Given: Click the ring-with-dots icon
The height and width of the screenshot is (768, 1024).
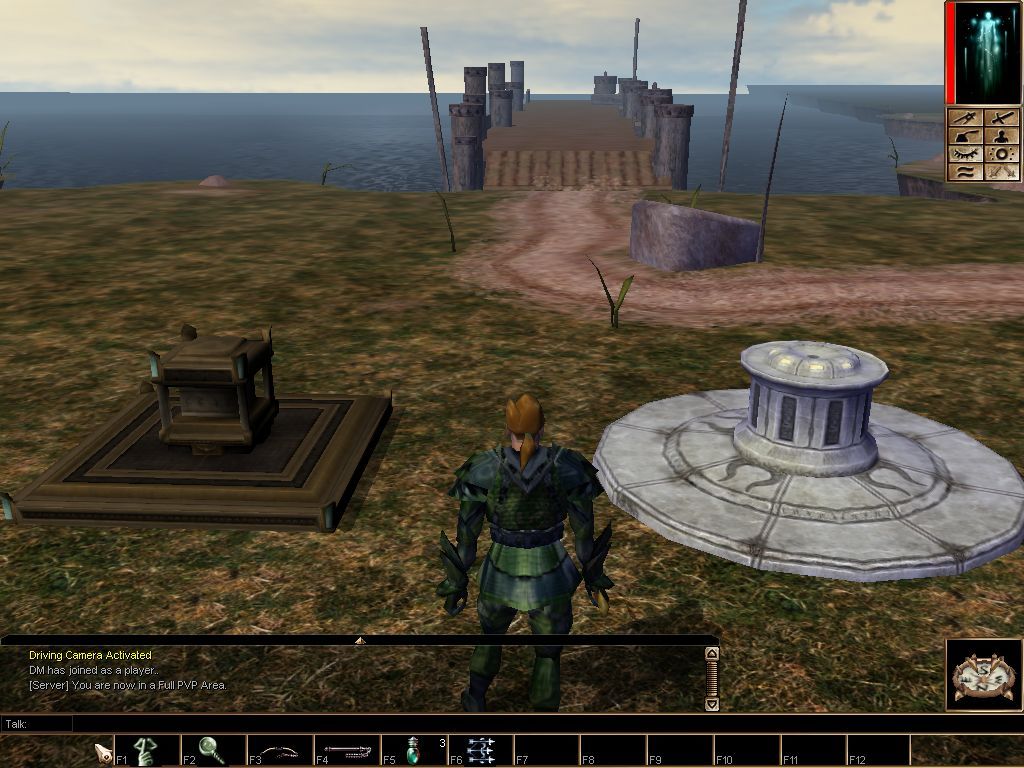Looking at the screenshot, I should pyautogui.click(x=1003, y=154).
